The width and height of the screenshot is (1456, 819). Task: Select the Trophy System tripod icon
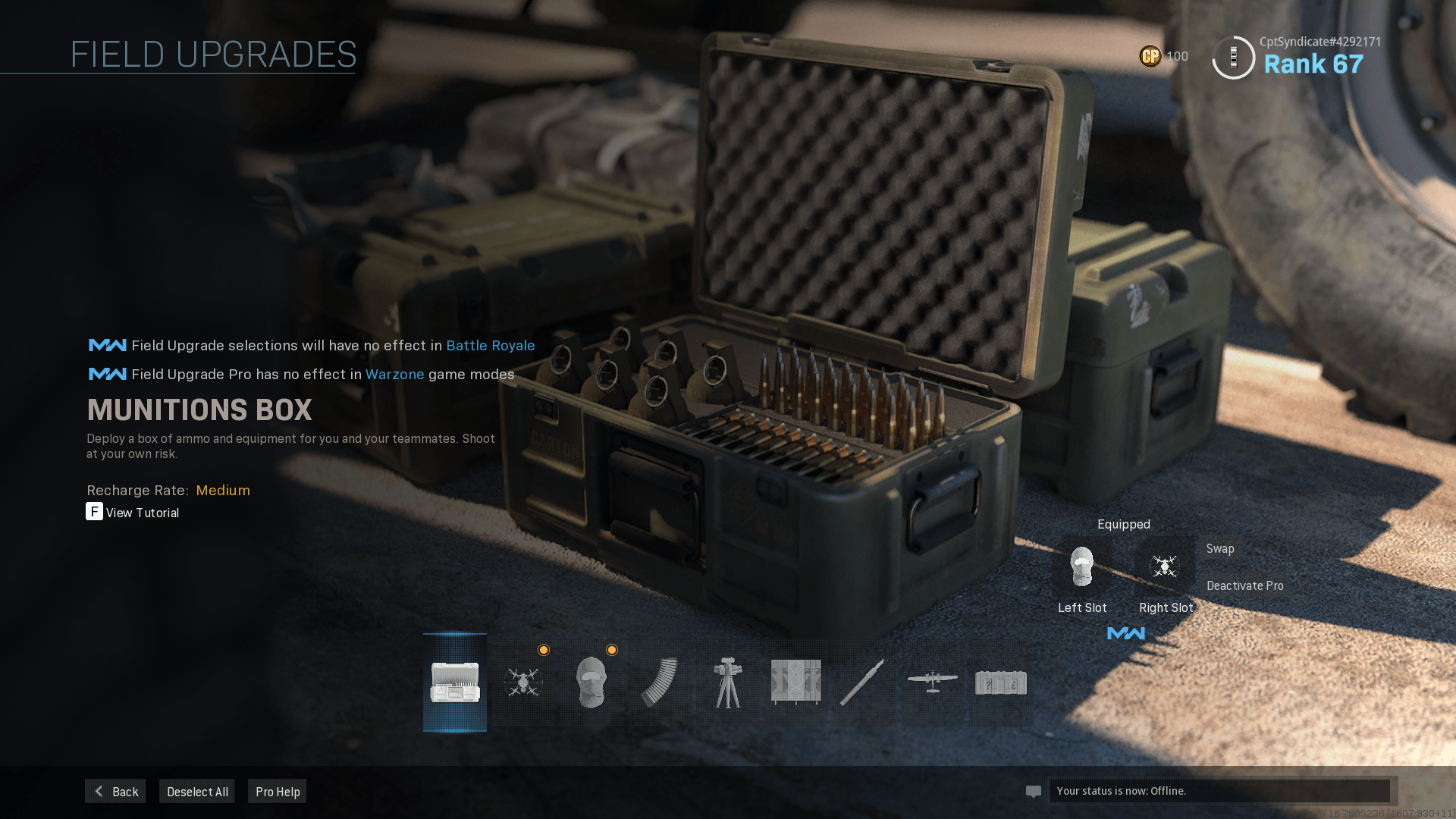728,682
